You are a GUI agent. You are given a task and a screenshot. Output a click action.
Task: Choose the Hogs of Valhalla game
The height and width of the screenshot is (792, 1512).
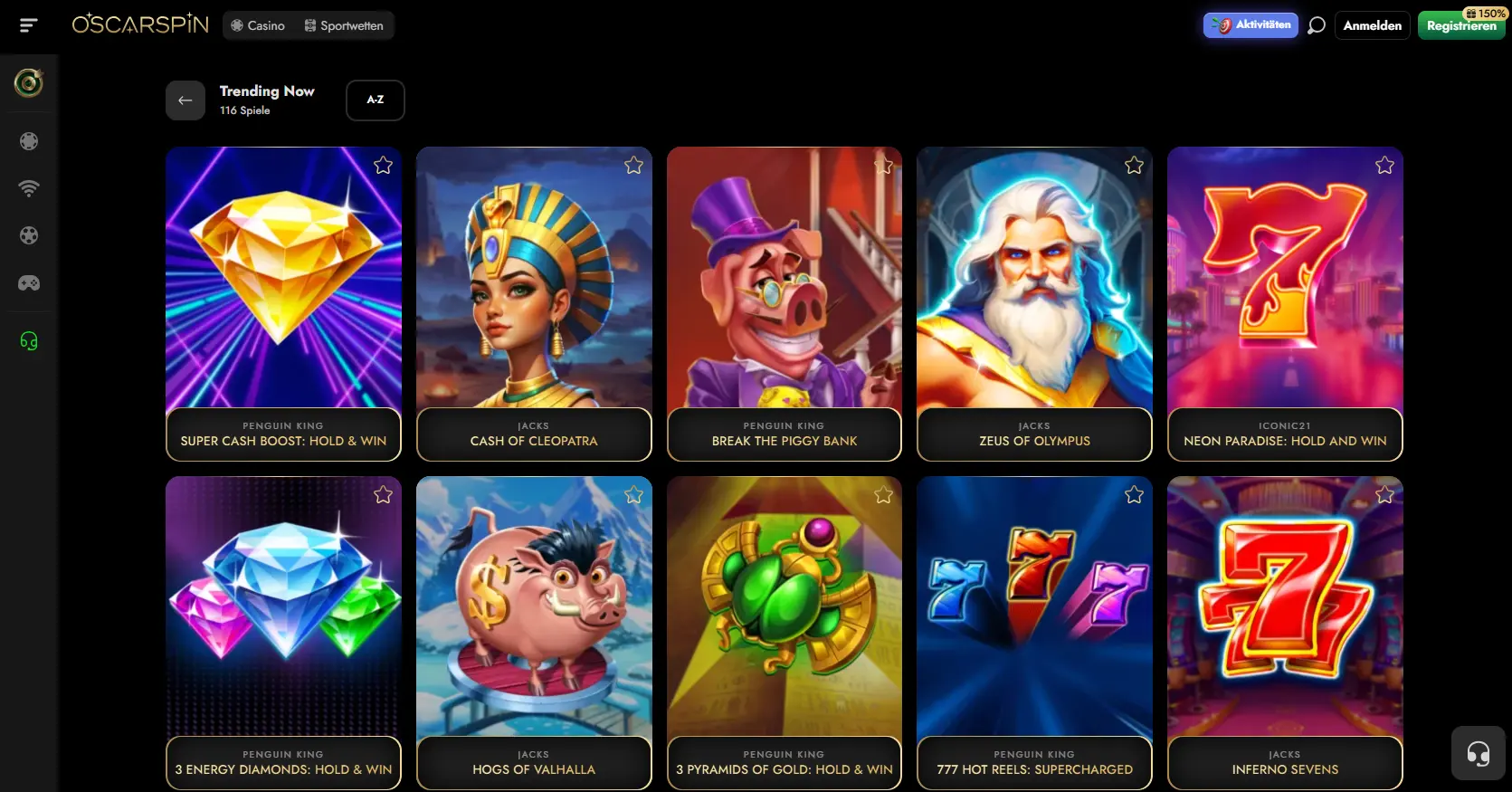[534, 615]
